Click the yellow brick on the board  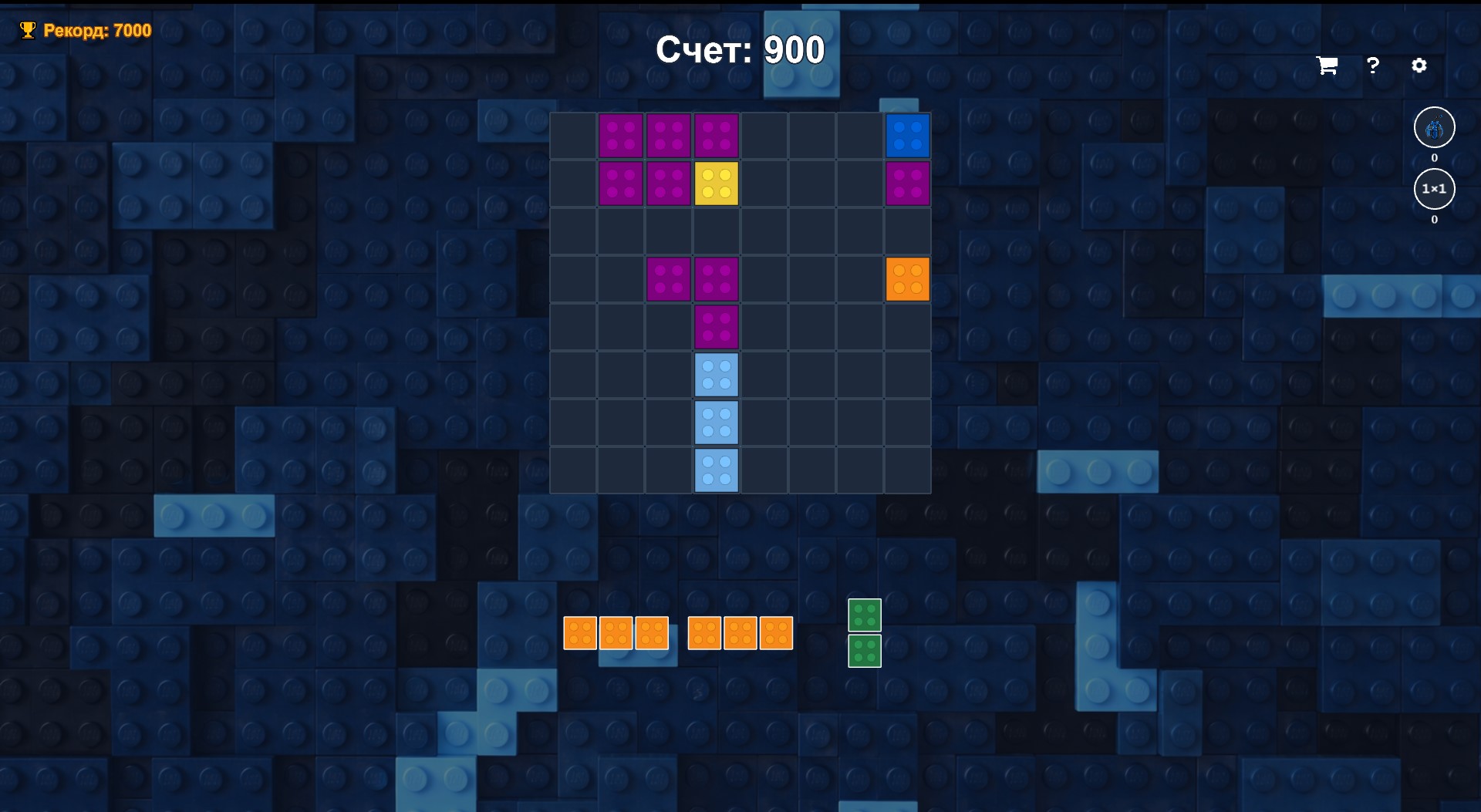pos(717,184)
